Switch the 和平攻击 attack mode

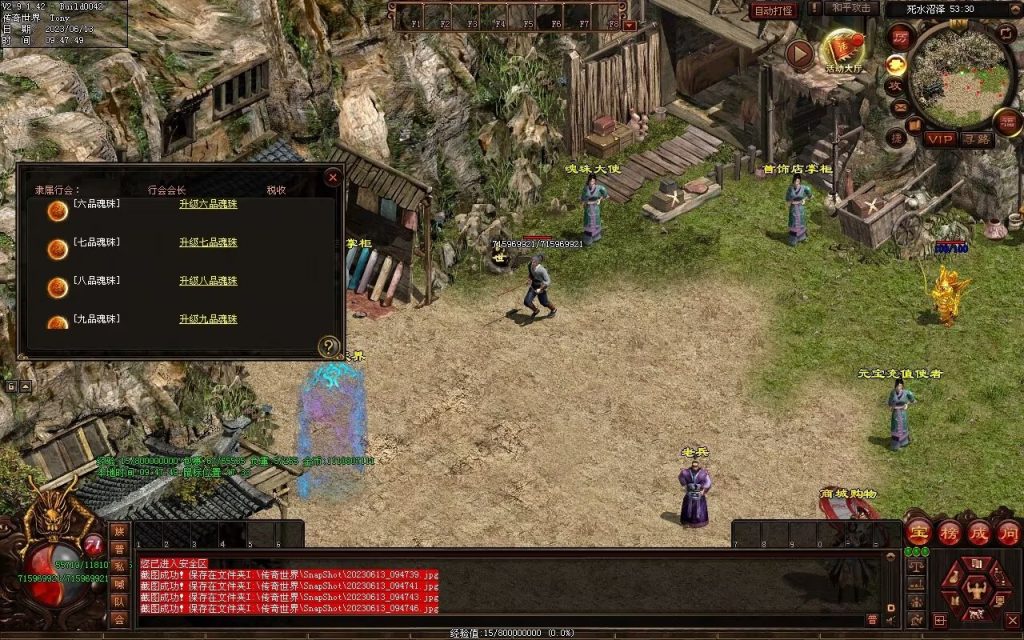tap(853, 9)
